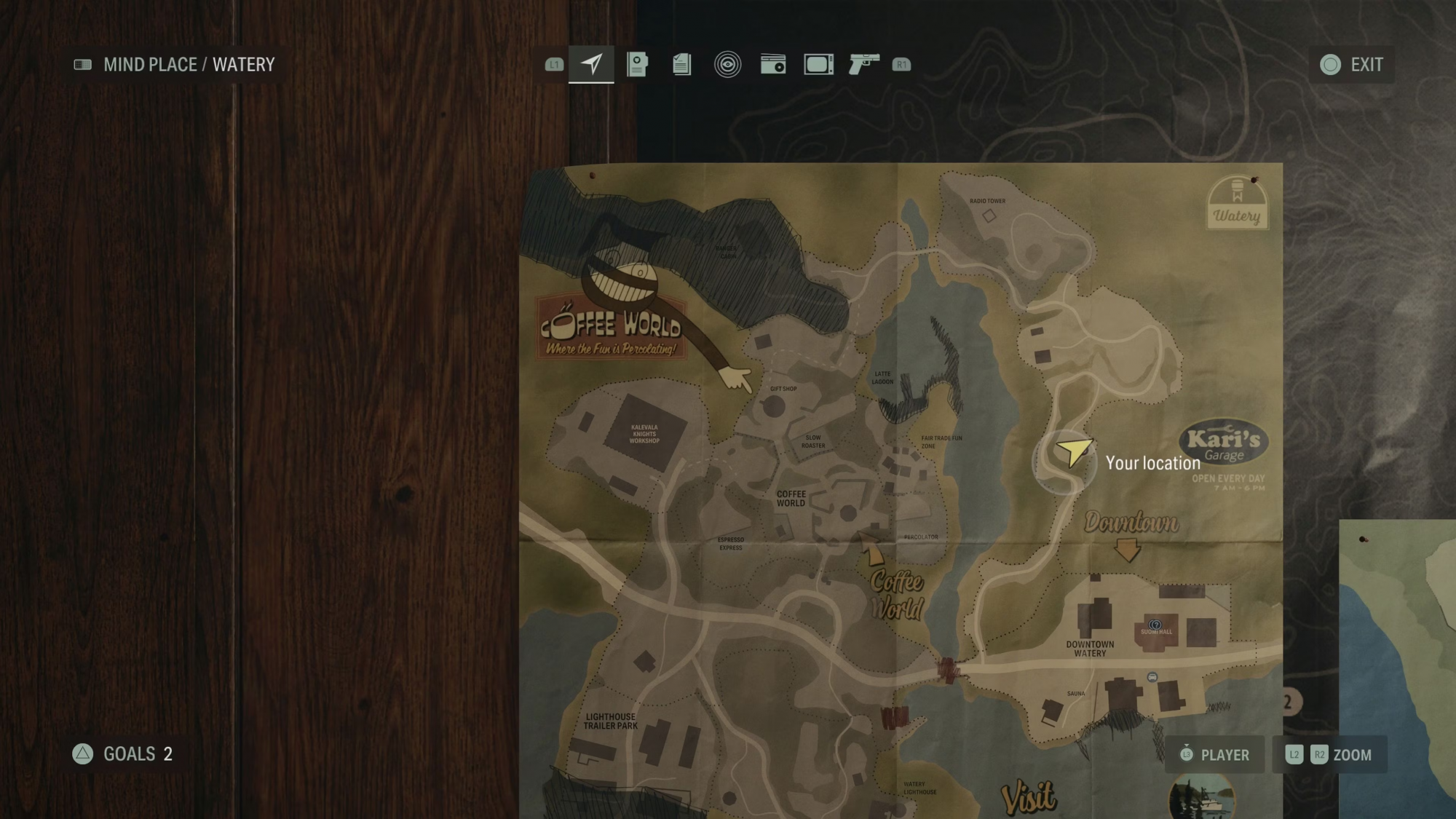Image resolution: width=1456 pixels, height=819 pixels.
Task: Show the Goals list
Action: [122, 753]
